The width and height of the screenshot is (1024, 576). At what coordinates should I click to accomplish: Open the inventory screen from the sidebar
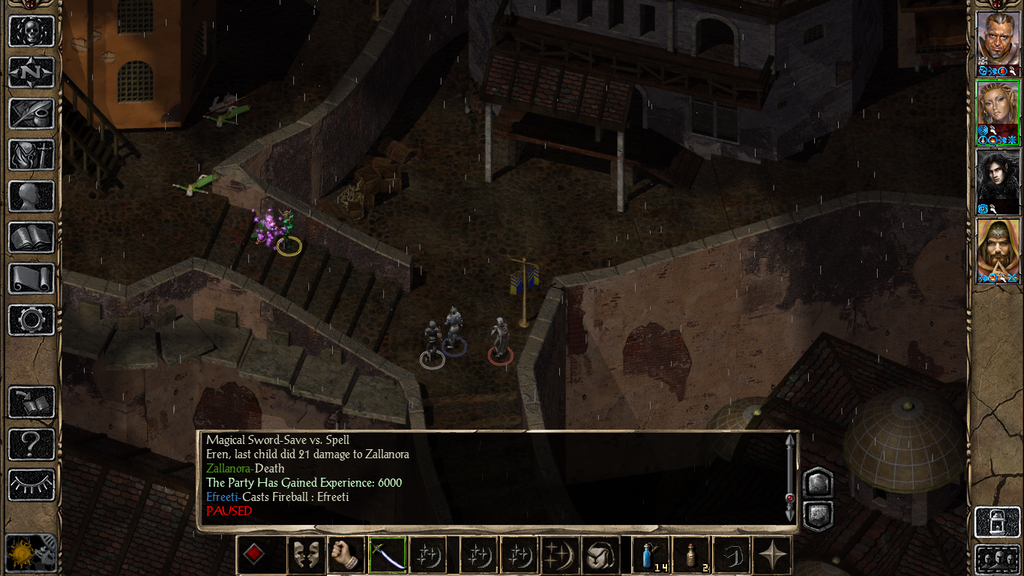pyautogui.click(x=31, y=154)
